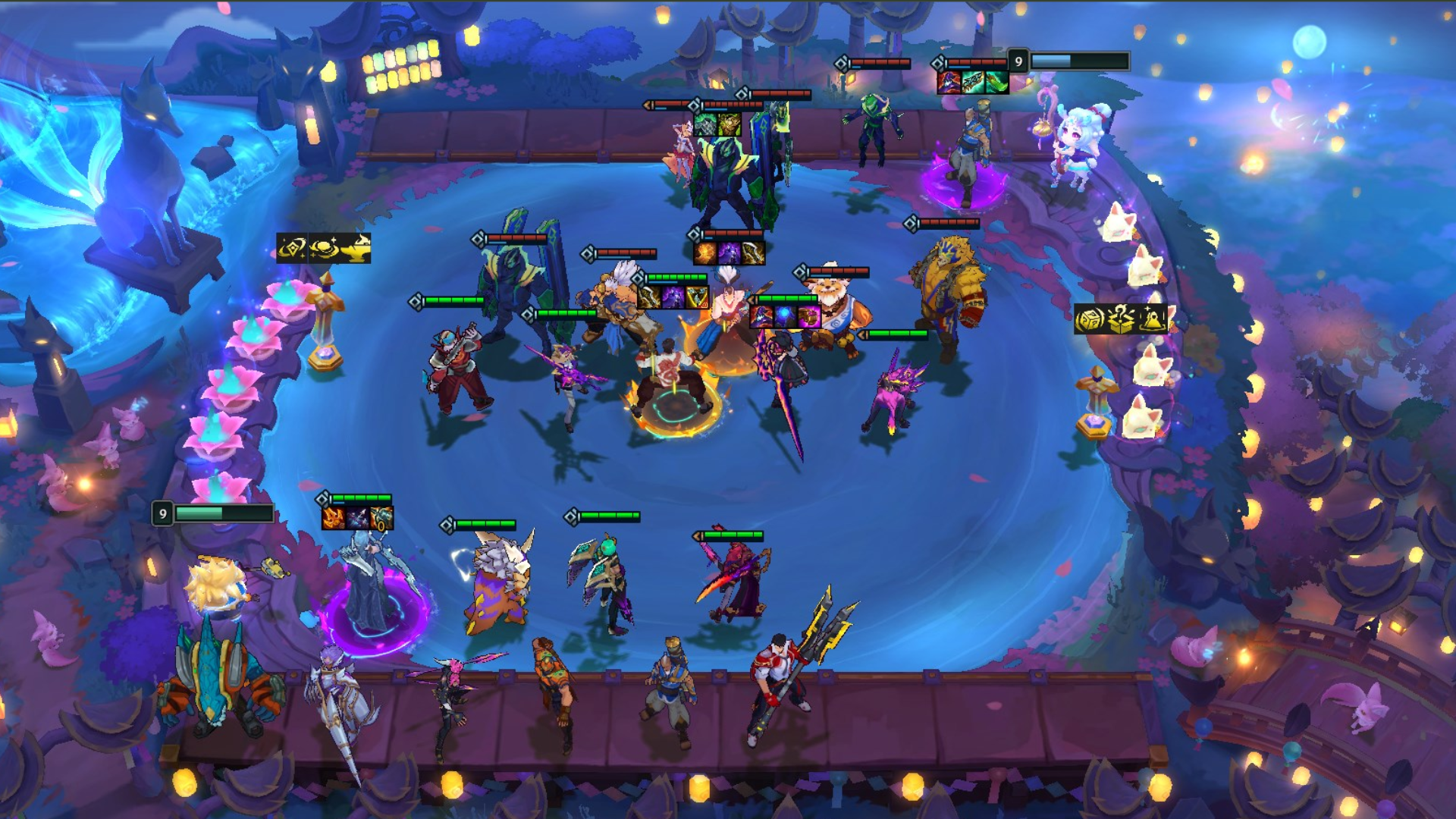Inspect the golden genie lamp augment icon
The height and width of the screenshot is (819, 1456).
pos(356,248)
